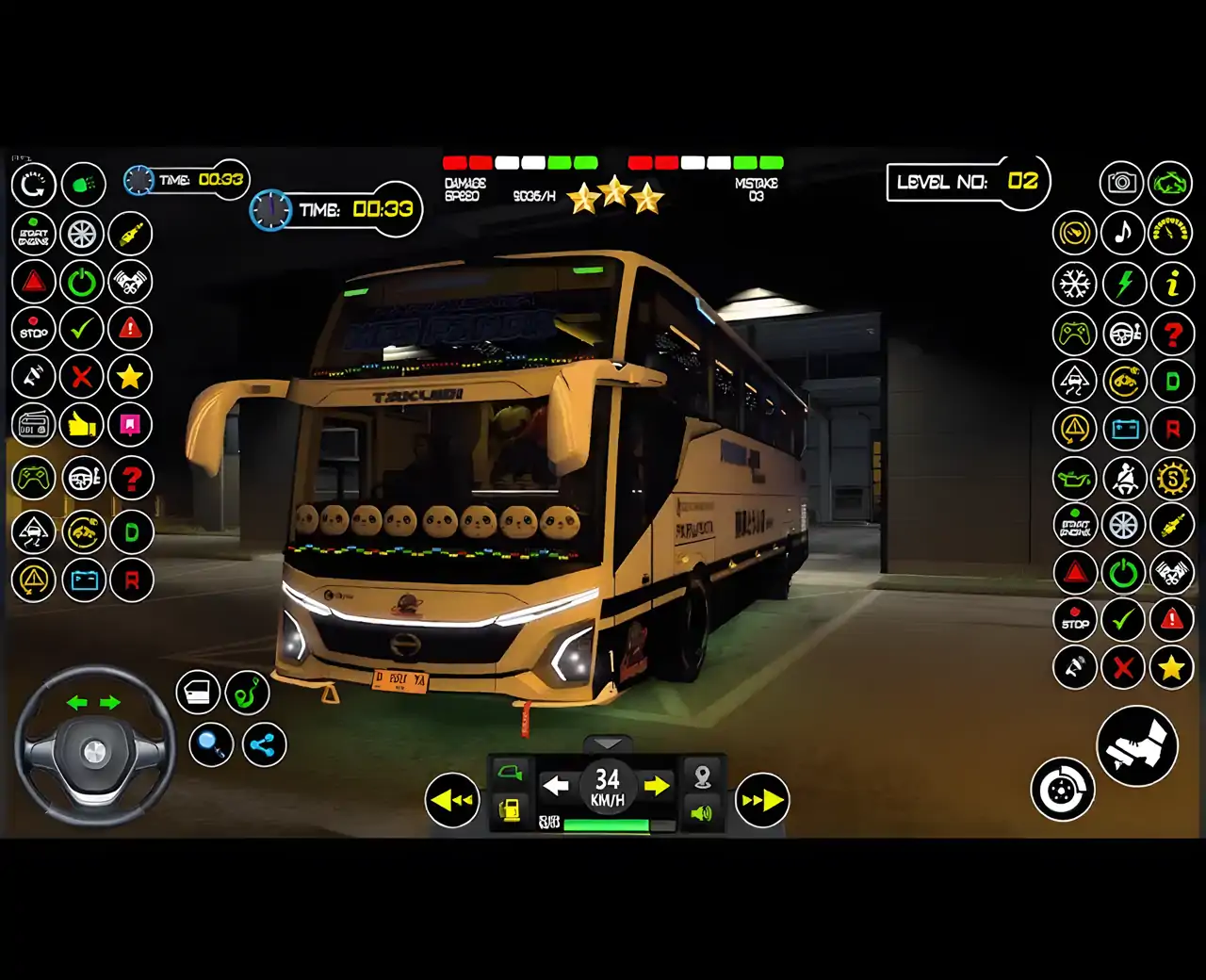Open the gear with S settings icon
Viewport: 1206px width, 980px height.
pos(1171,479)
